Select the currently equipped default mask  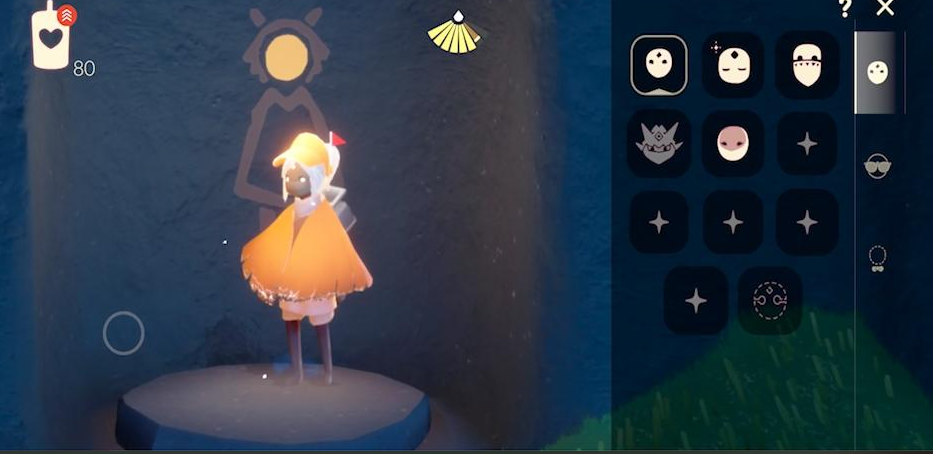pos(659,65)
